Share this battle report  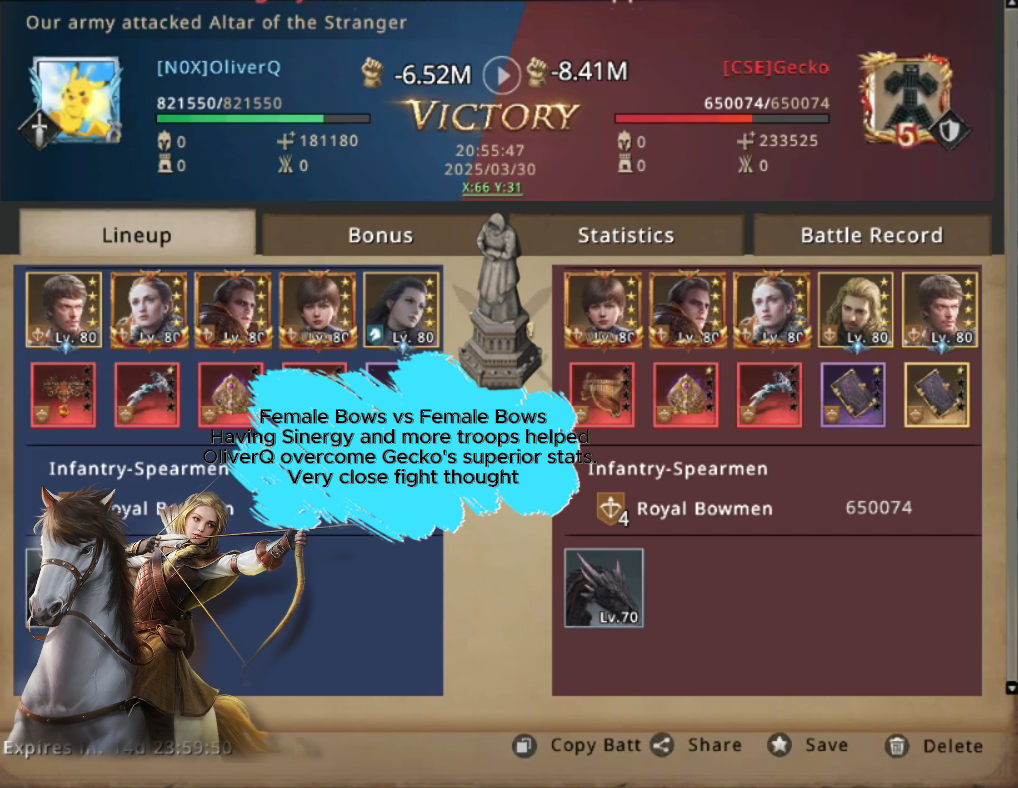point(698,745)
